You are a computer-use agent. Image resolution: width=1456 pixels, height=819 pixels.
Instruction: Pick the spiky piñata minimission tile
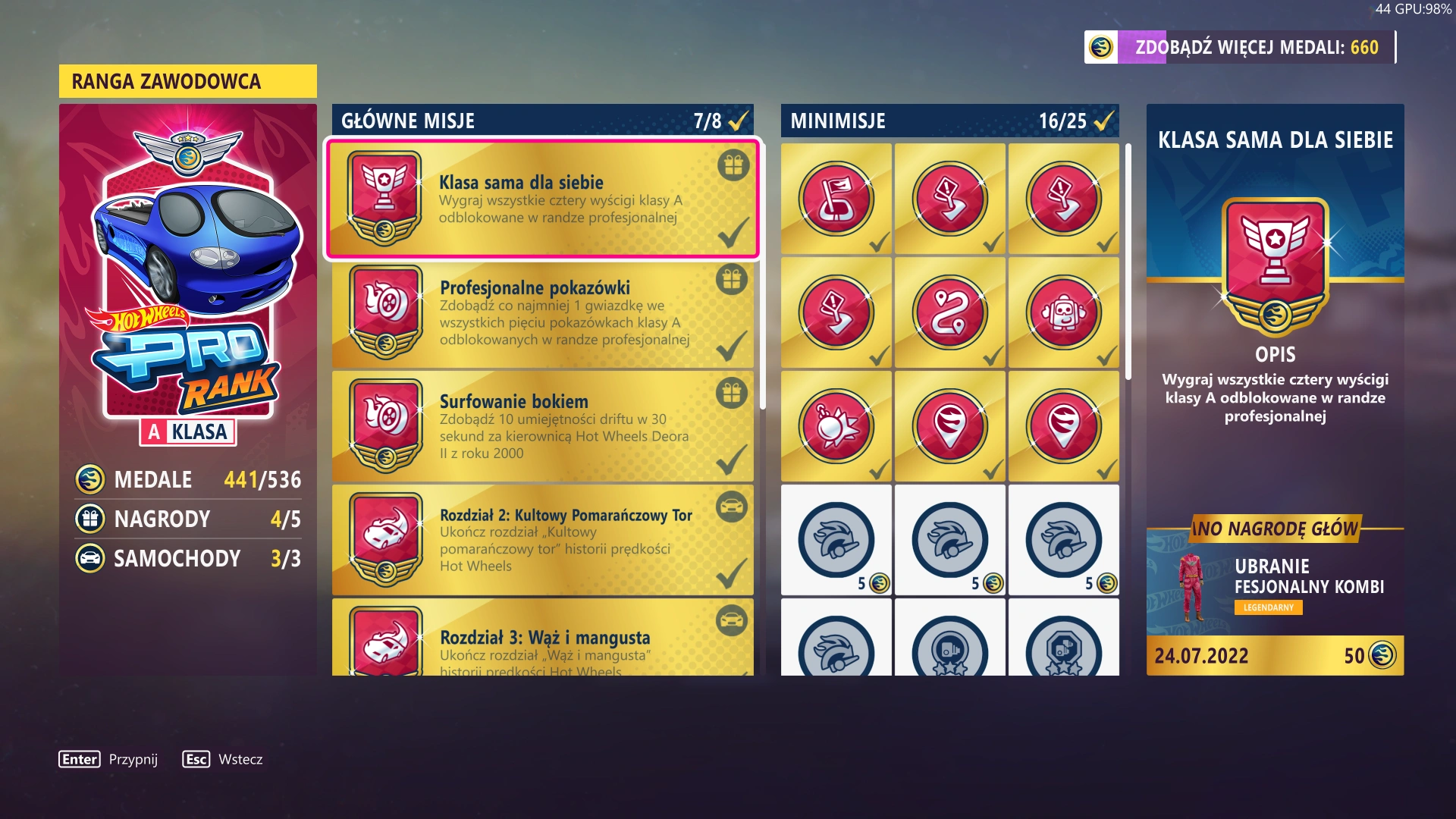(836, 427)
